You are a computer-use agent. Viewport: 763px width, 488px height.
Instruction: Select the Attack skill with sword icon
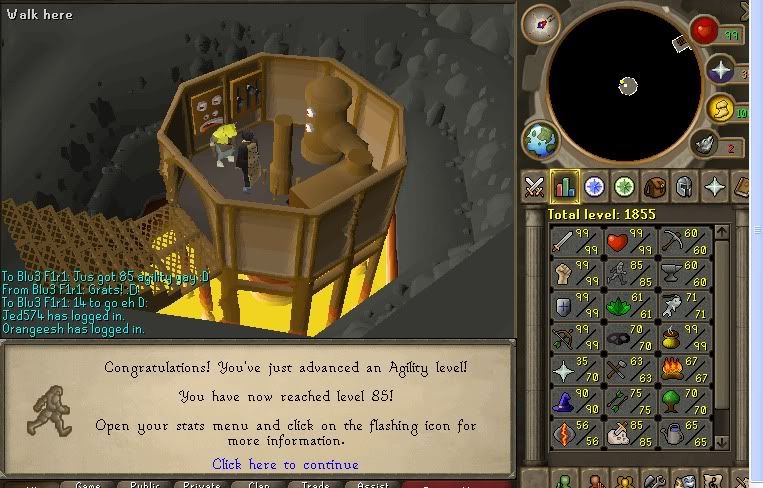(574, 242)
